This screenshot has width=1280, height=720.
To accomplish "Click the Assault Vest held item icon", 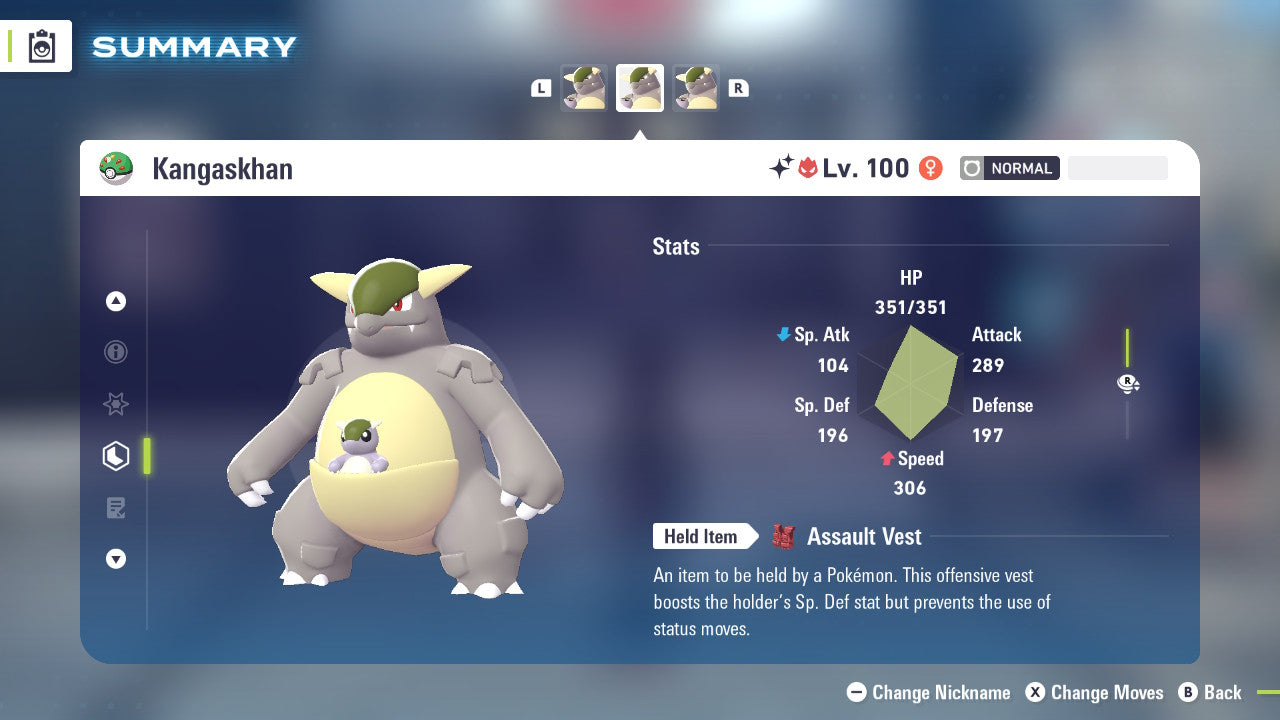I will pyautogui.click(x=786, y=536).
